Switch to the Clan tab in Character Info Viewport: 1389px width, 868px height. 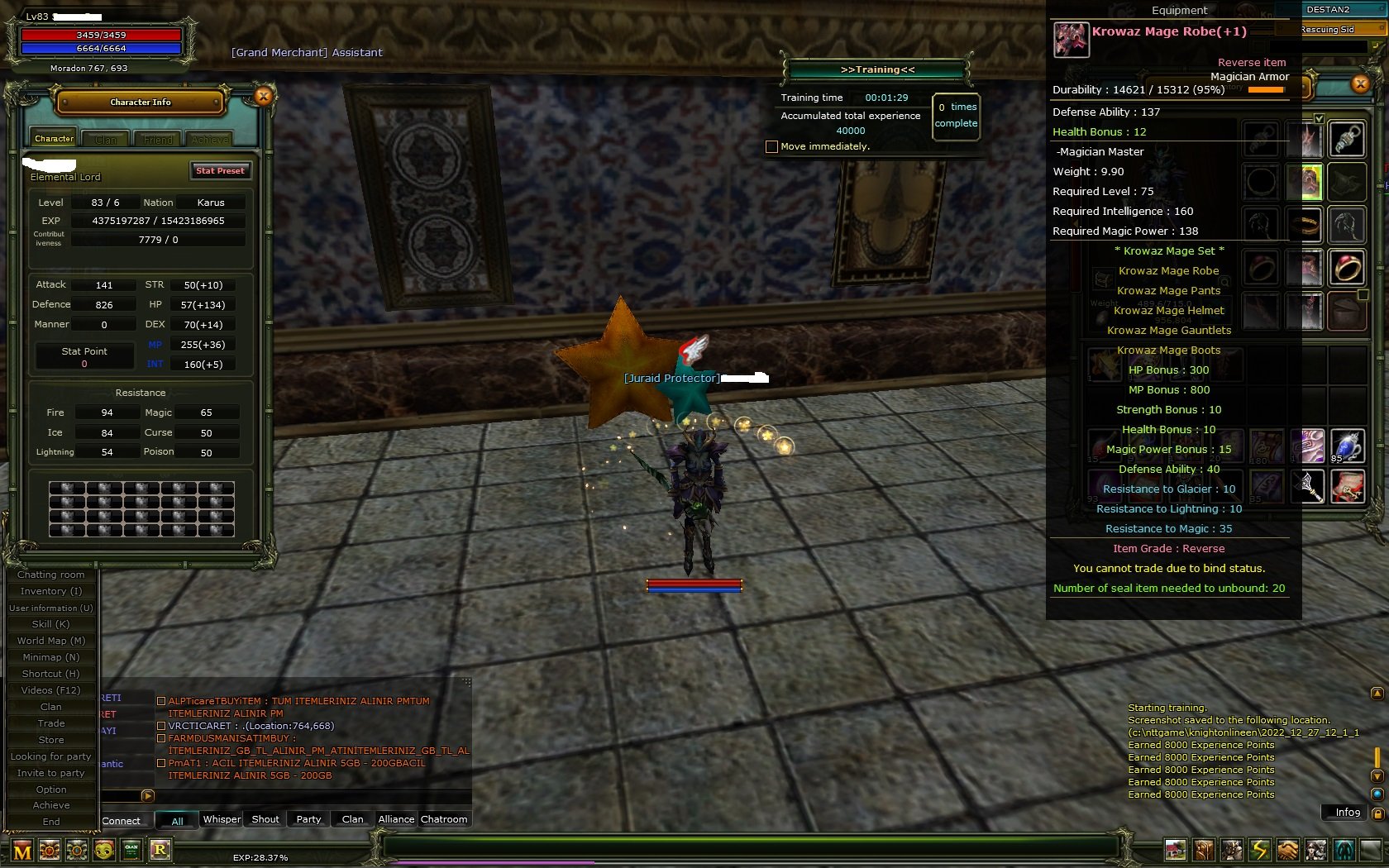(106, 140)
